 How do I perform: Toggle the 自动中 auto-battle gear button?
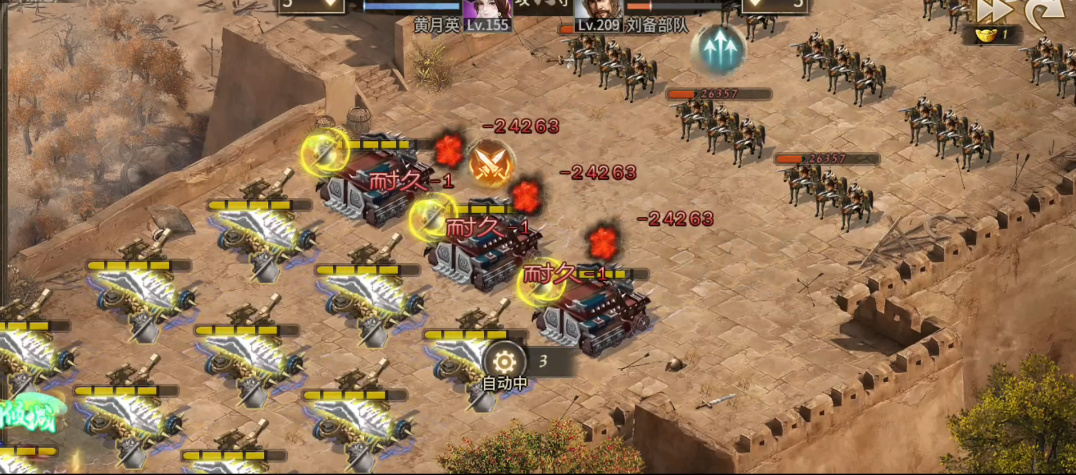[x=504, y=361]
